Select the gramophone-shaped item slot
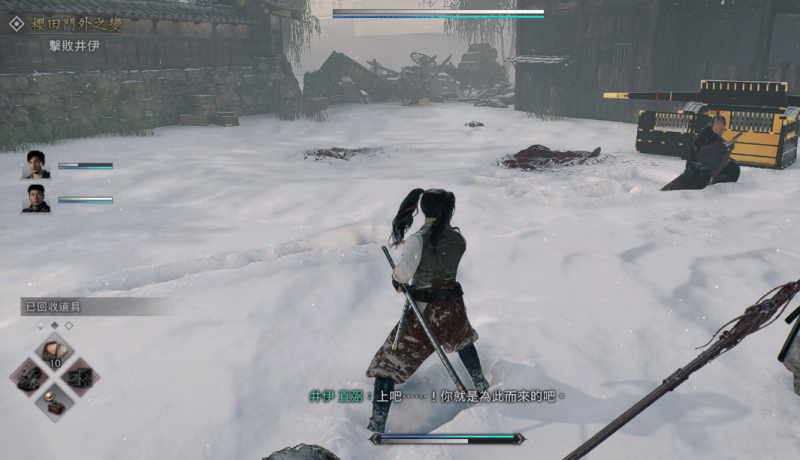Image resolution: width=800 pixels, height=460 pixels. tap(54, 402)
